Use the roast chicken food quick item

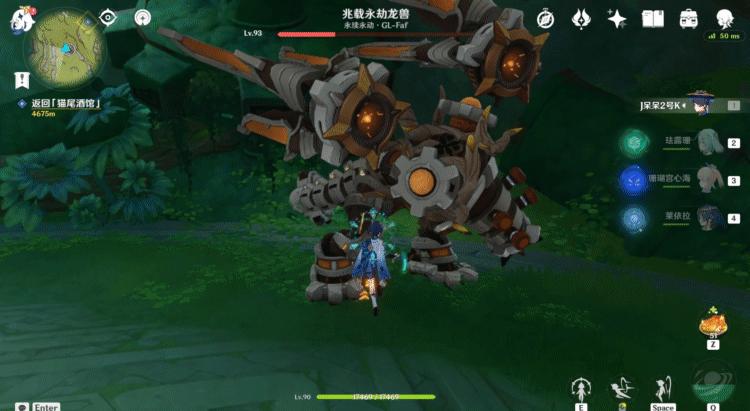(x=713, y=325)
